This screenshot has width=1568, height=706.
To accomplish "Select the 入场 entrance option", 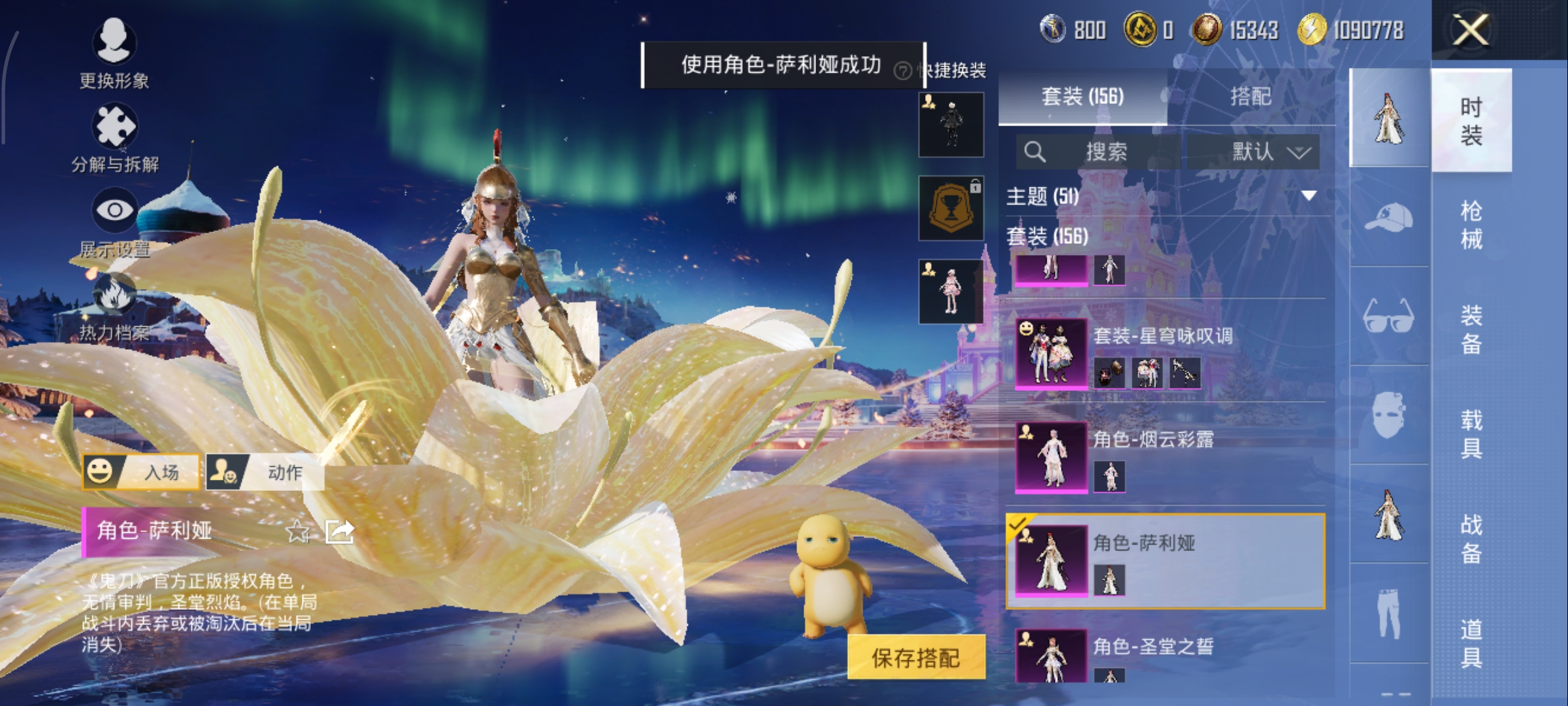I will pyautogui.click(x=141, y=472).
